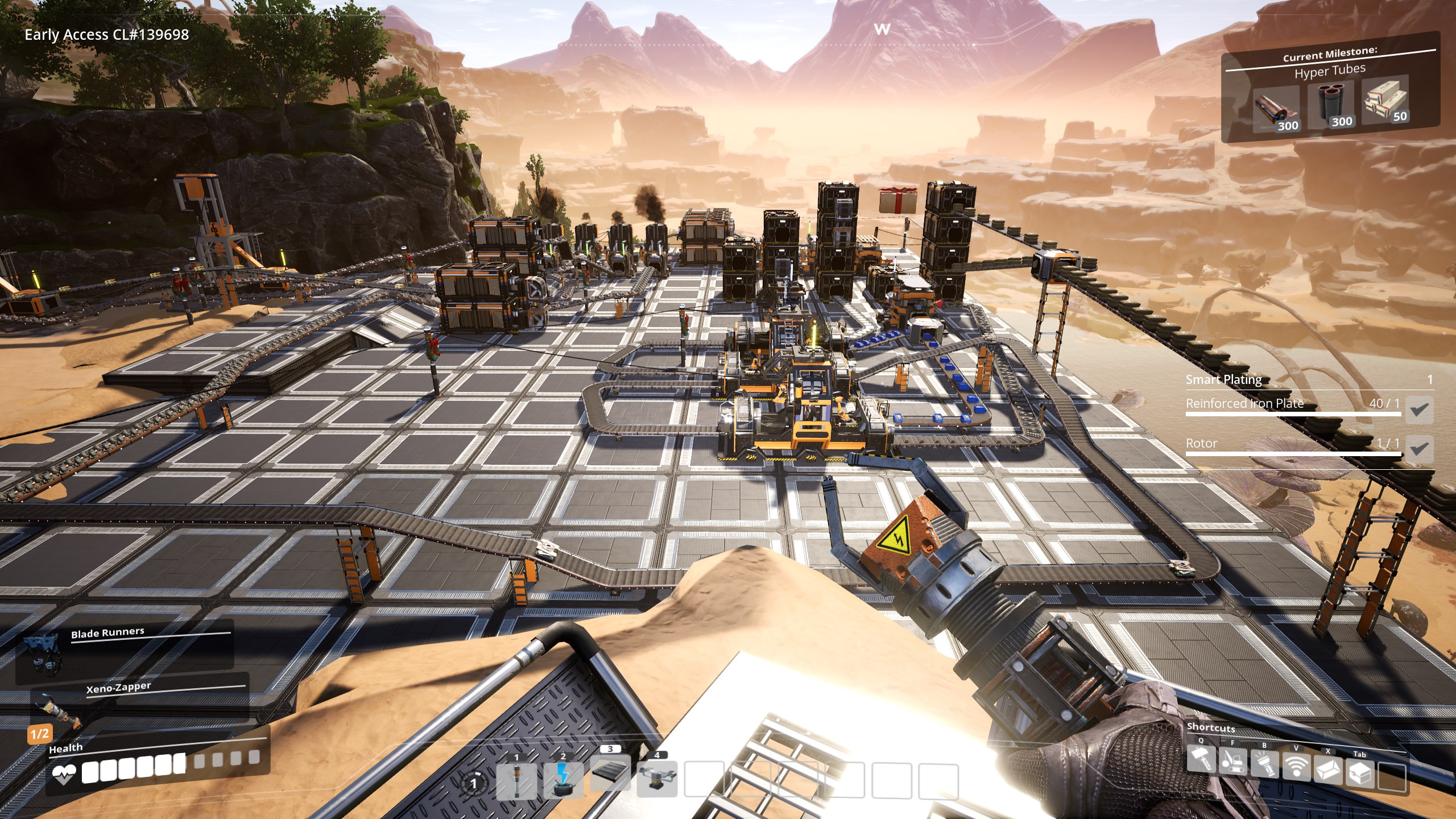The image size is (1456, 819).
Task: Open the resource scanner signal shortcut
Action: 1296,768
